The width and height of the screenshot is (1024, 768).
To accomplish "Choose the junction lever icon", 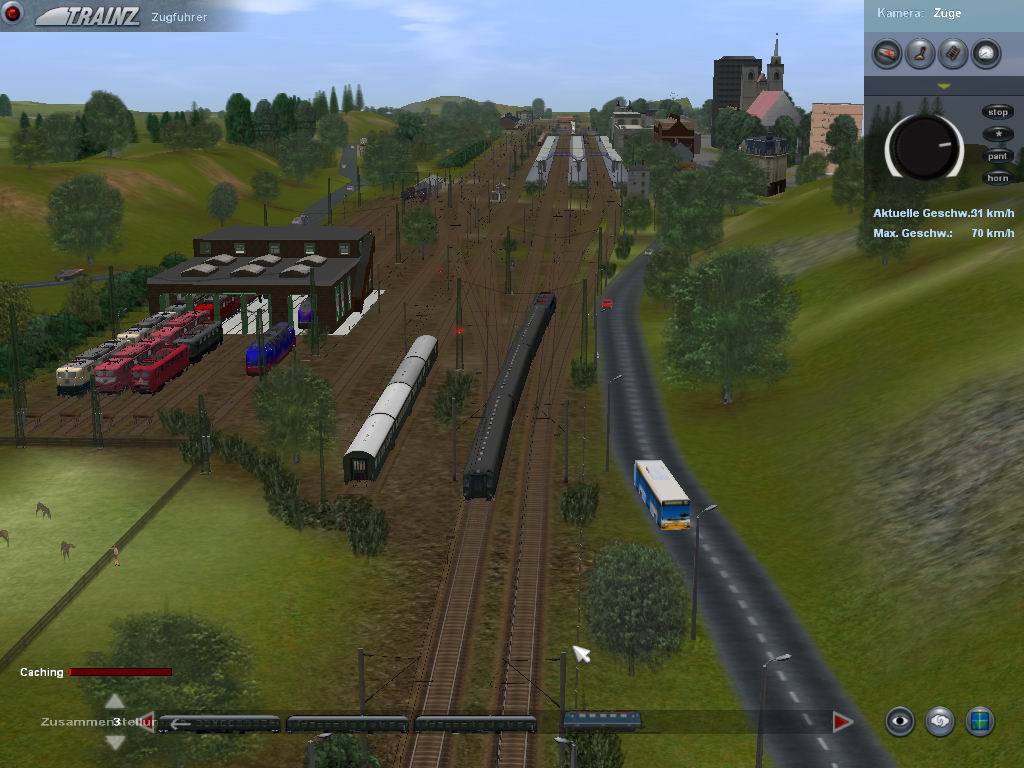I will [920, 53].
